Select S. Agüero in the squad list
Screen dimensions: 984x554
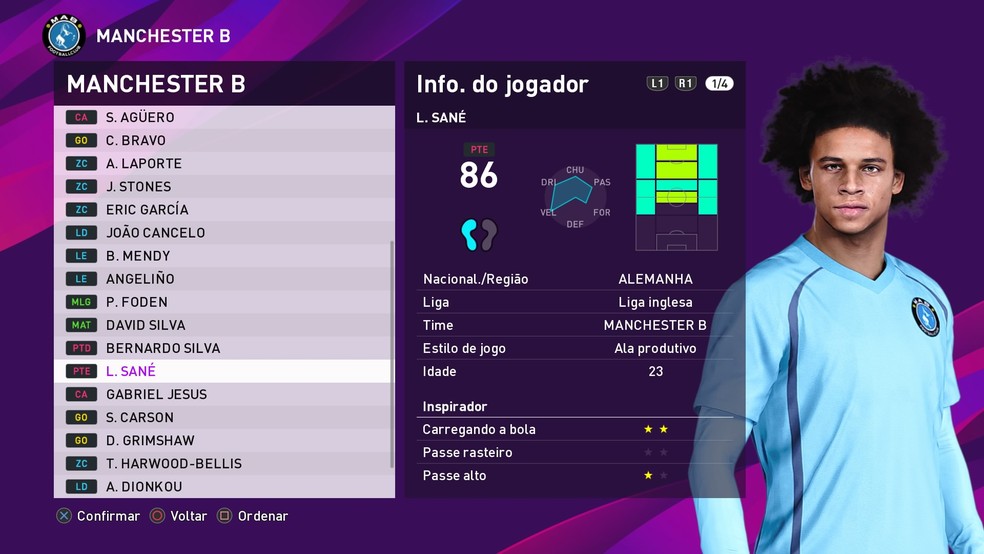[x=224, y=117]
